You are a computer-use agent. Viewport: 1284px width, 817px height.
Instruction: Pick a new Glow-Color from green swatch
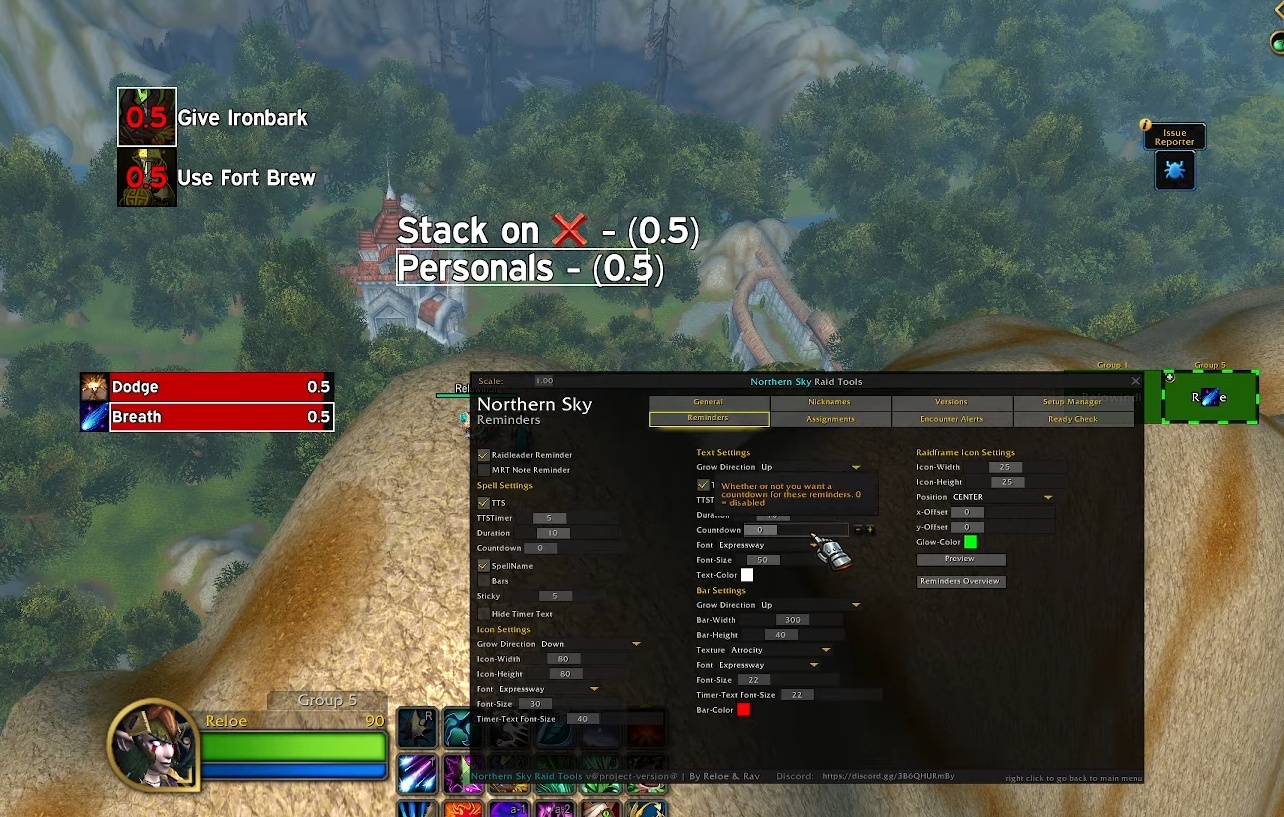tap(970, 542)
